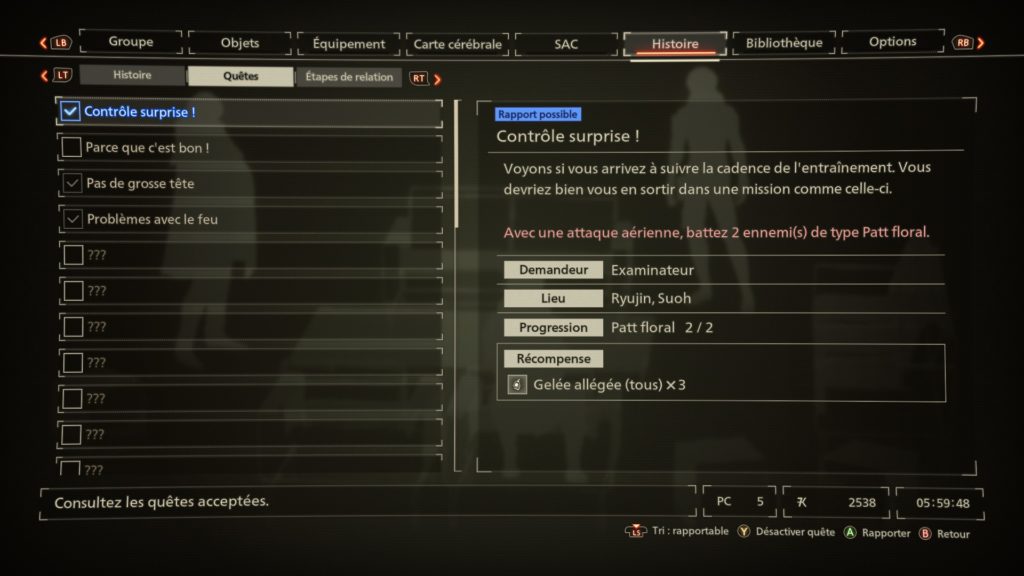
Task: Go to the Options tab
Action: coord(892,42)
